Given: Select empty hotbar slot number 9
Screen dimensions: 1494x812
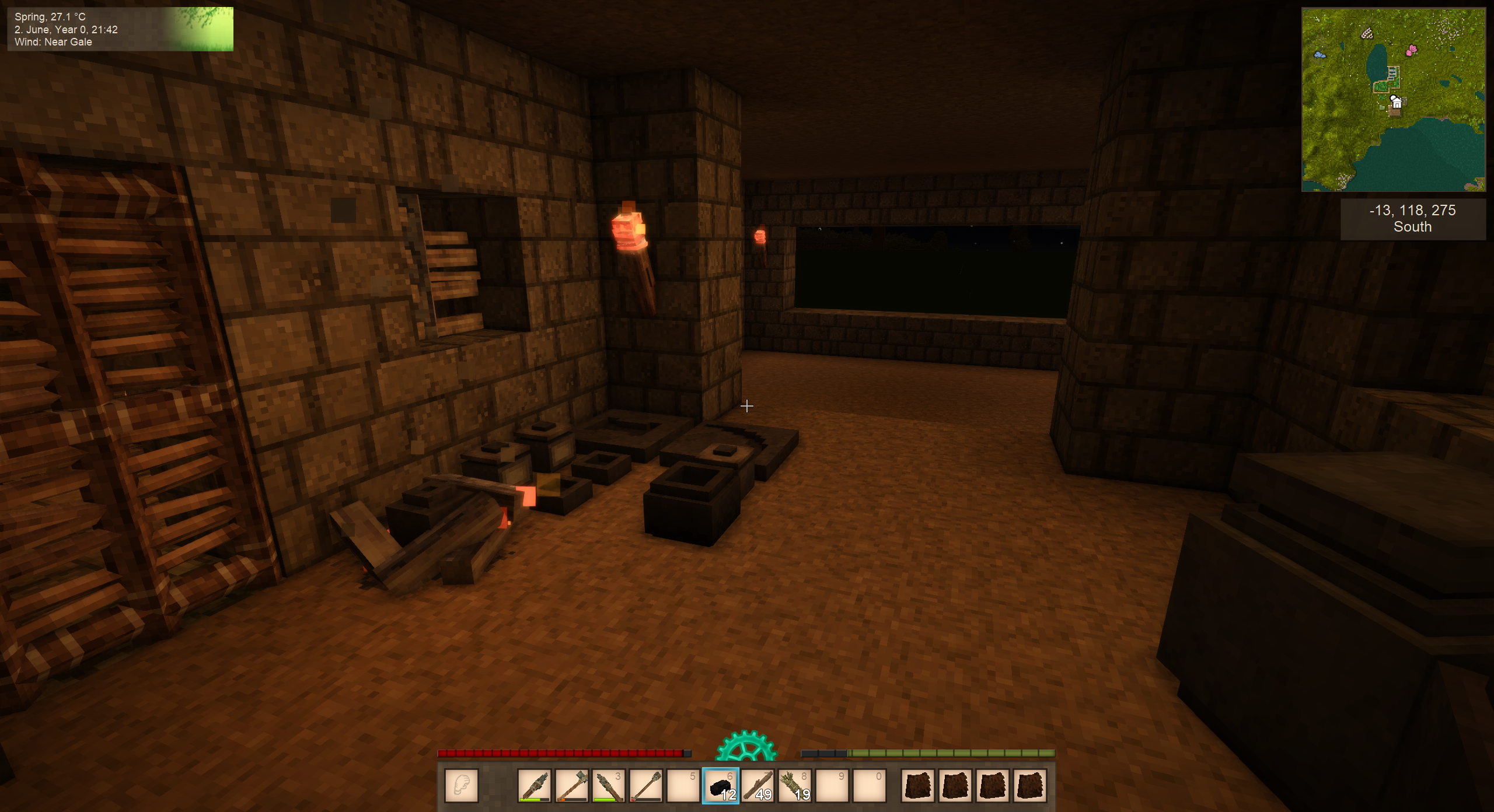Looking at the screenshot, I should pos(832,786).
